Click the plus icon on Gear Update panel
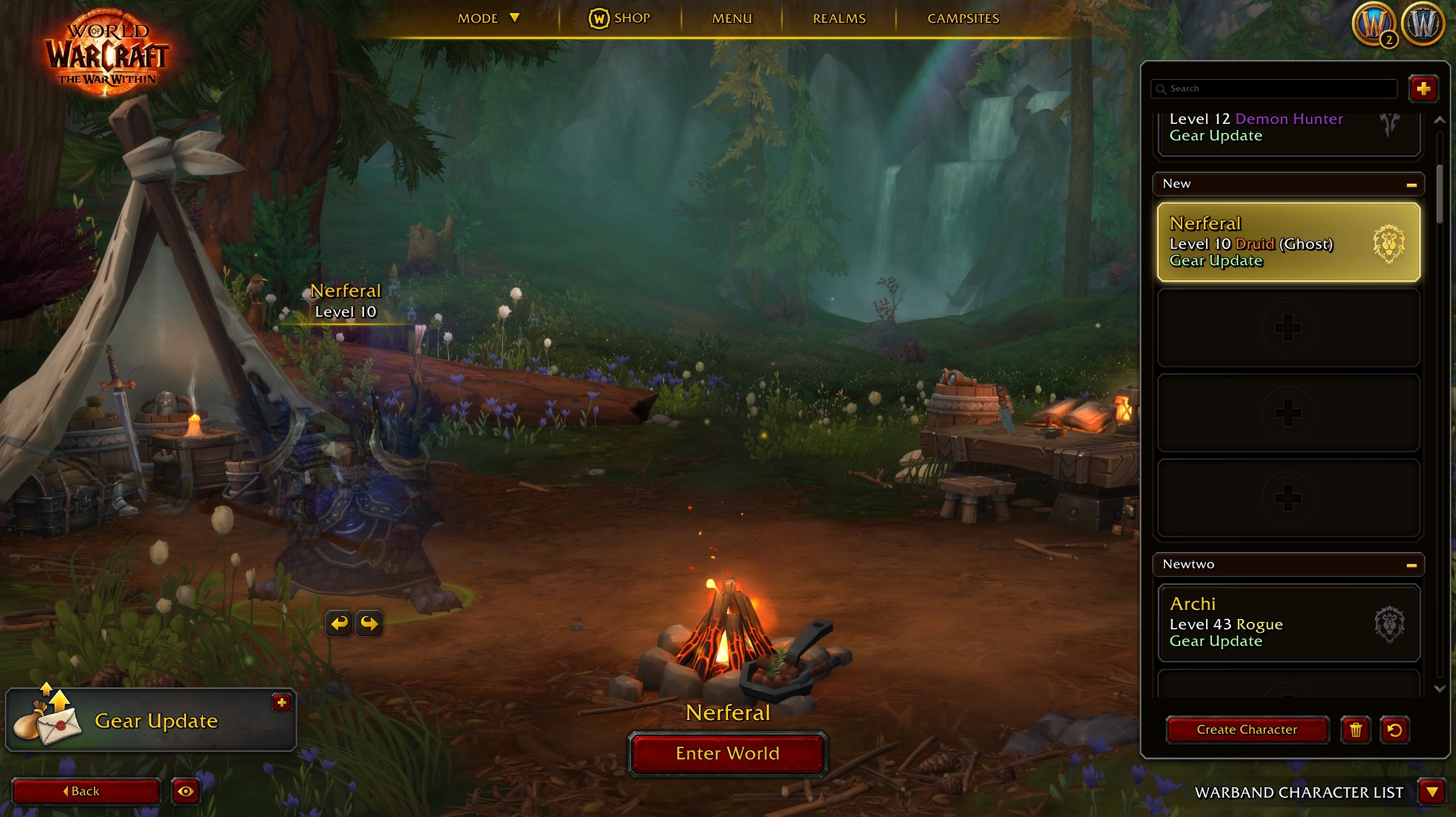The image size is (1456, 817). 281,703
